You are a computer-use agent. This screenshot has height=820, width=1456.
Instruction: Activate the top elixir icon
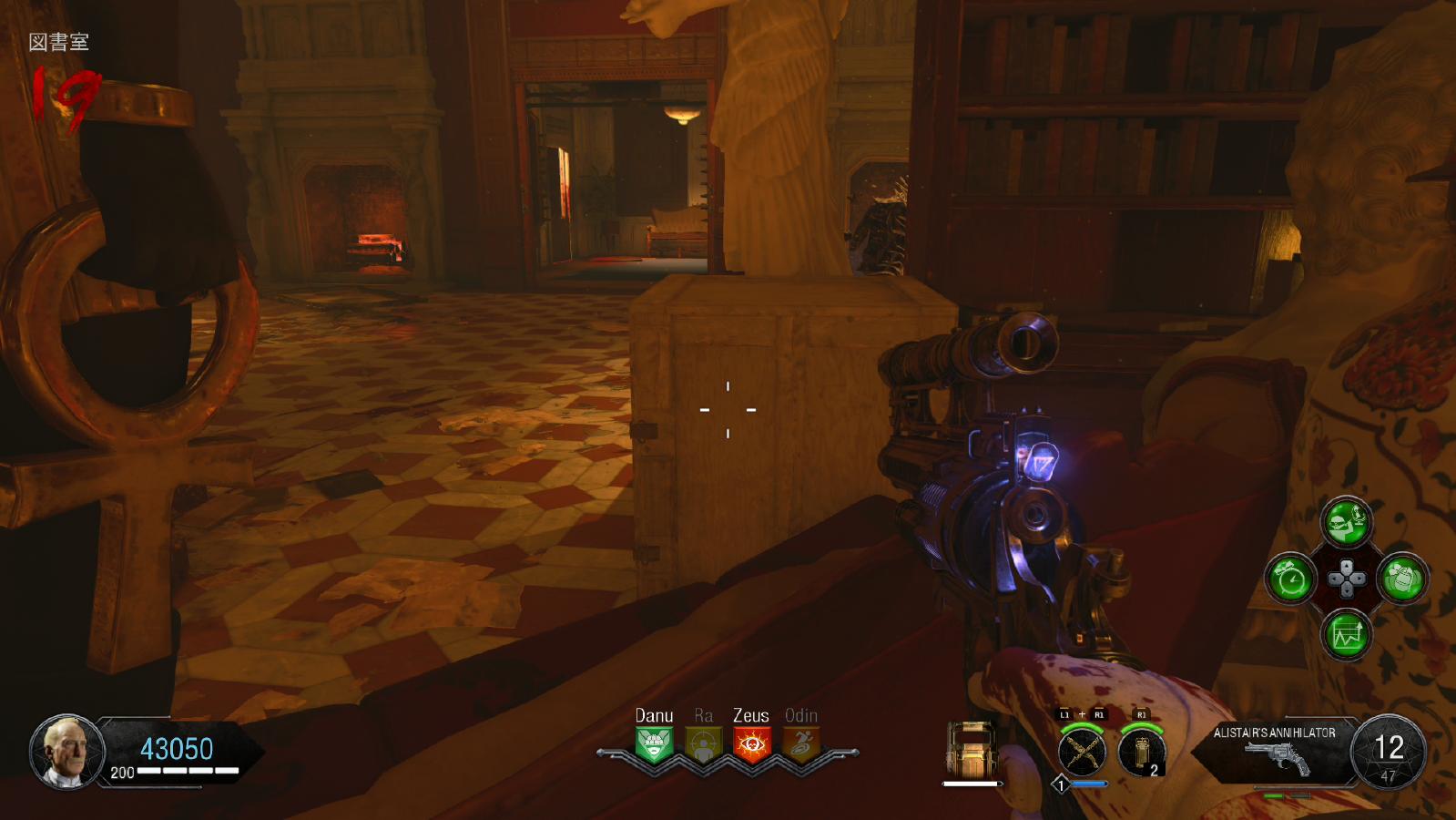(1346, 522)
